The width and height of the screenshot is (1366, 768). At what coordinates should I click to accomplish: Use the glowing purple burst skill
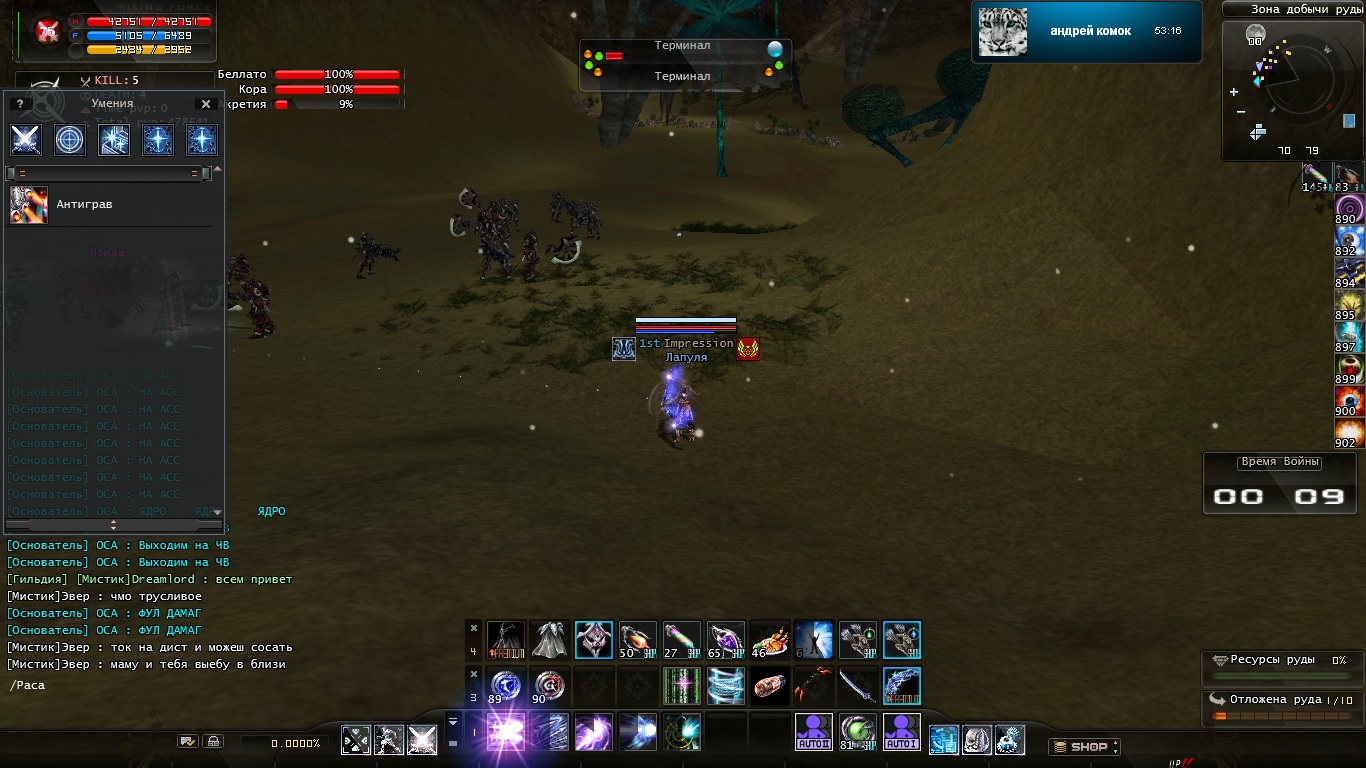pos(506,732)
